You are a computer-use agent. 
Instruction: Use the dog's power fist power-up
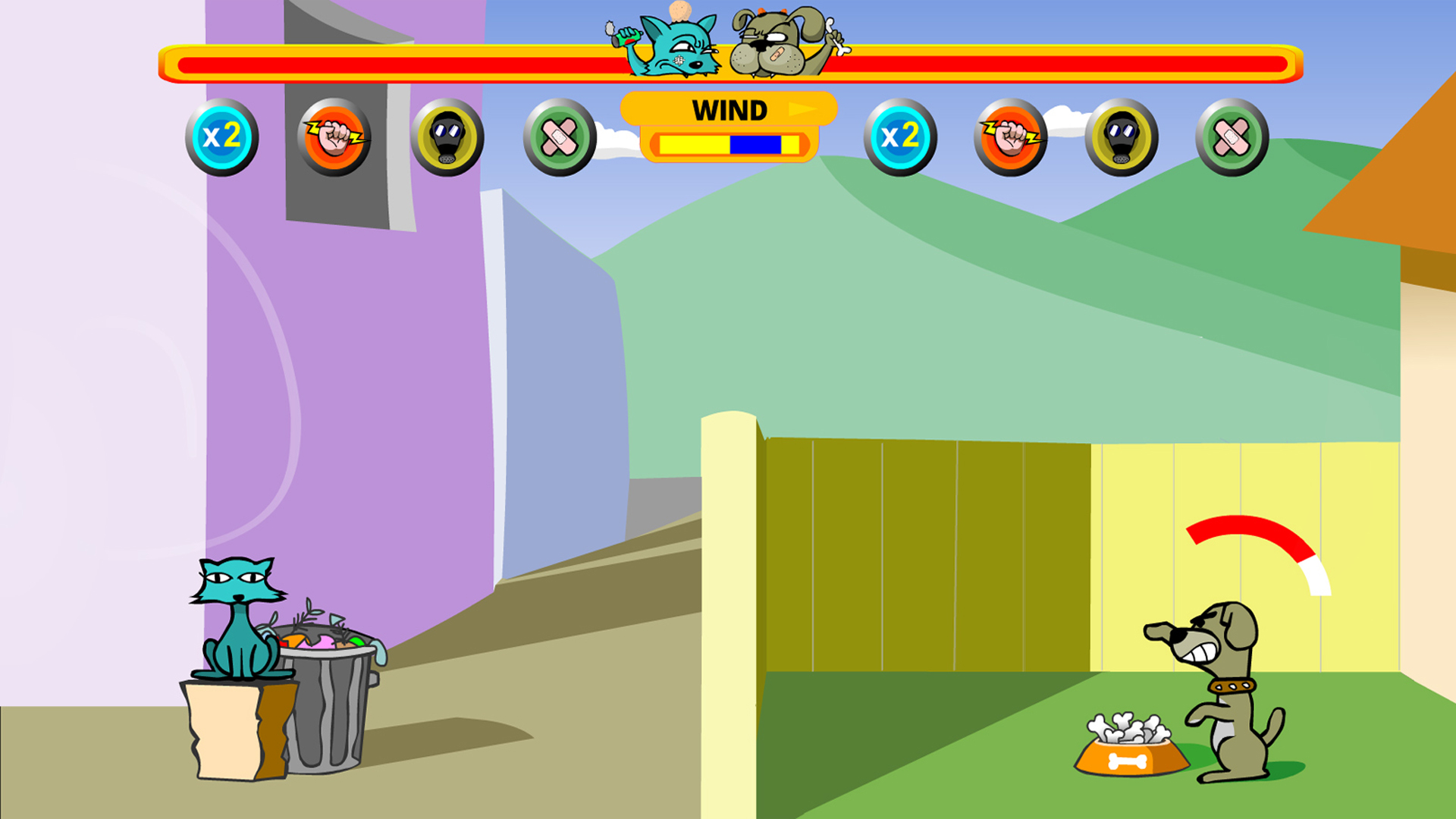tap(1011, 137)
